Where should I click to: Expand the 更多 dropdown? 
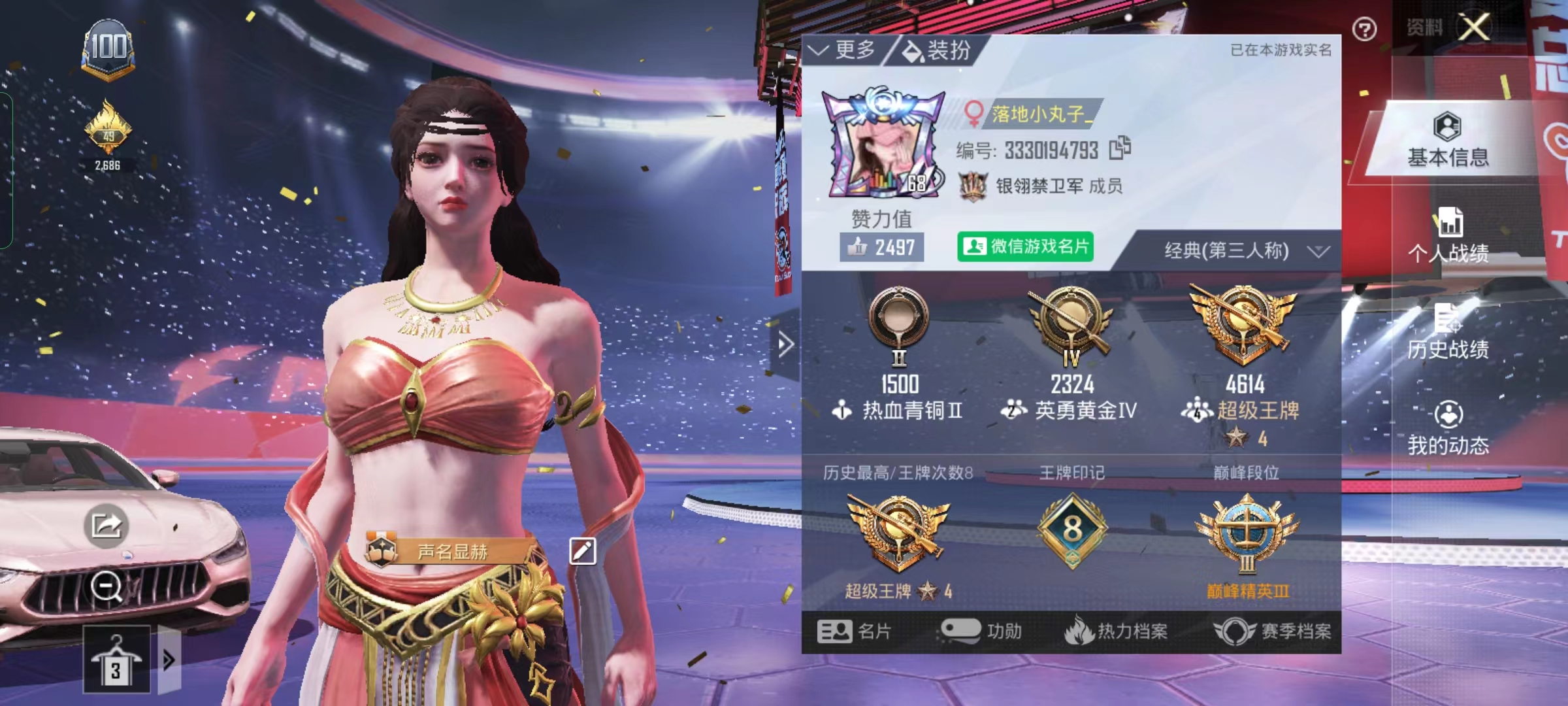point(843,50)
